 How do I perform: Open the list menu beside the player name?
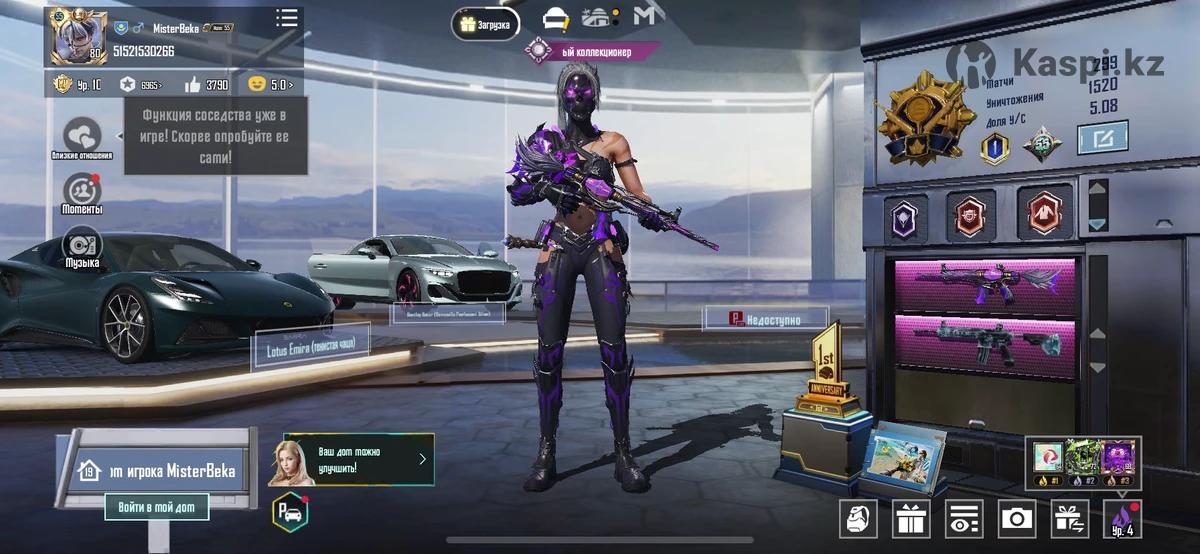tap(287, 18)
